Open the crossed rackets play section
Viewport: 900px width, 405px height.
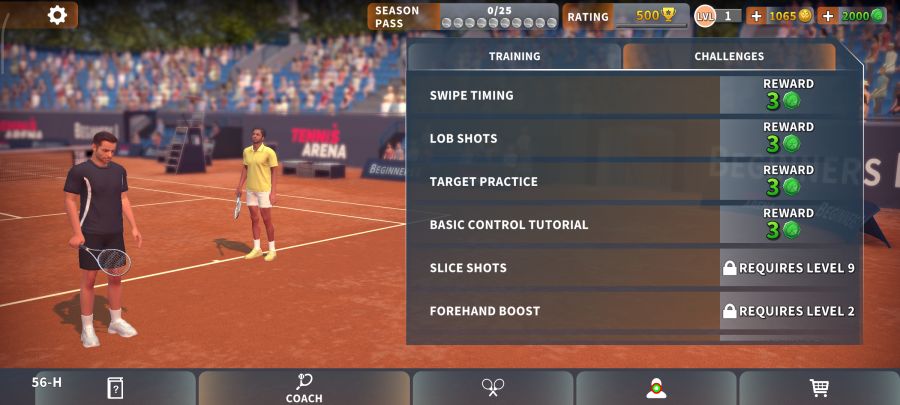pos(493,388)
